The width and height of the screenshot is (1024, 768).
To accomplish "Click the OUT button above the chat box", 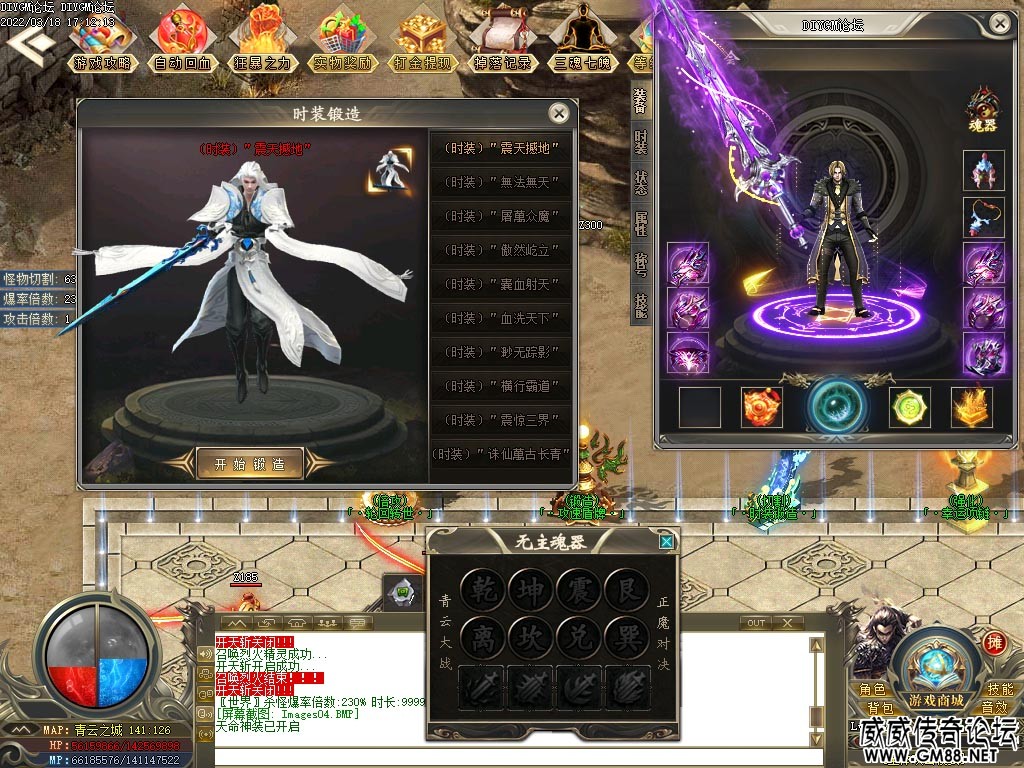I will [755, 623].
